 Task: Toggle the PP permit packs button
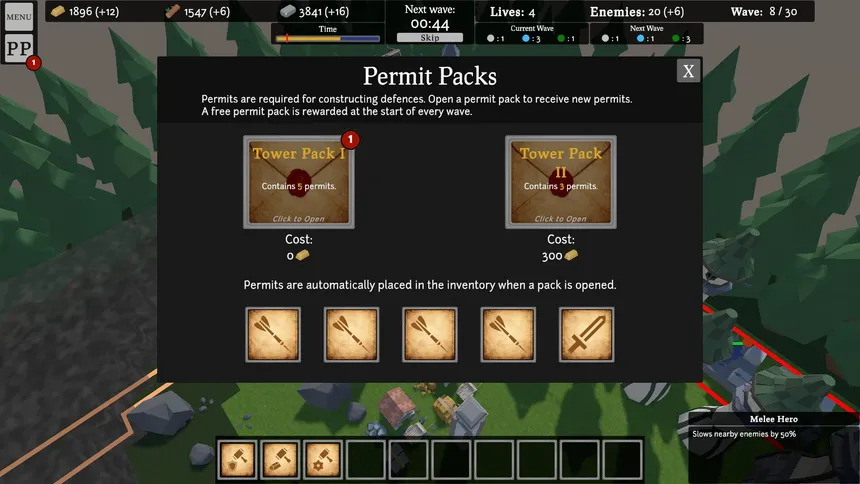pyautogui.click(x=19, y=49)
